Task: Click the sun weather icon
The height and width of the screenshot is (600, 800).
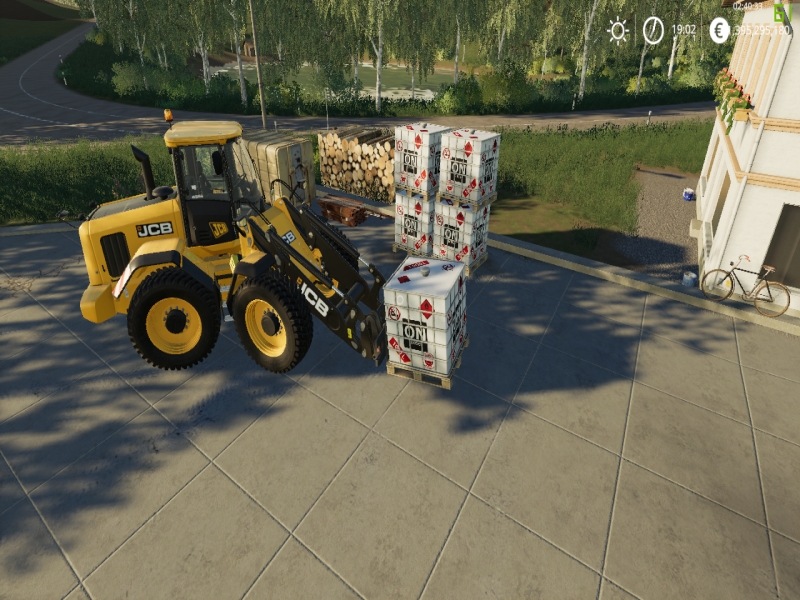Action: point(618,30)
